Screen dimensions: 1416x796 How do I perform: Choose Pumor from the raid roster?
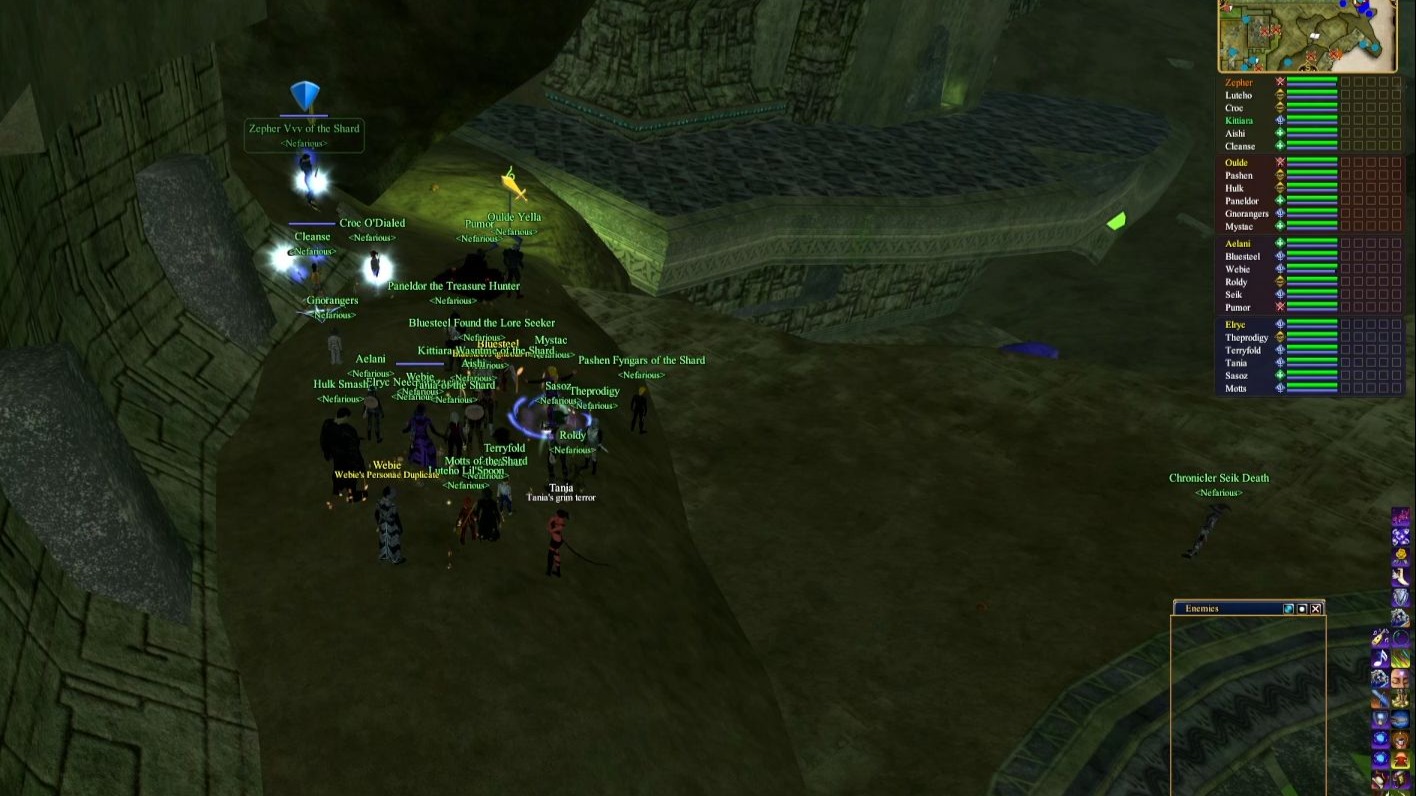click(x=1237, y=307)
